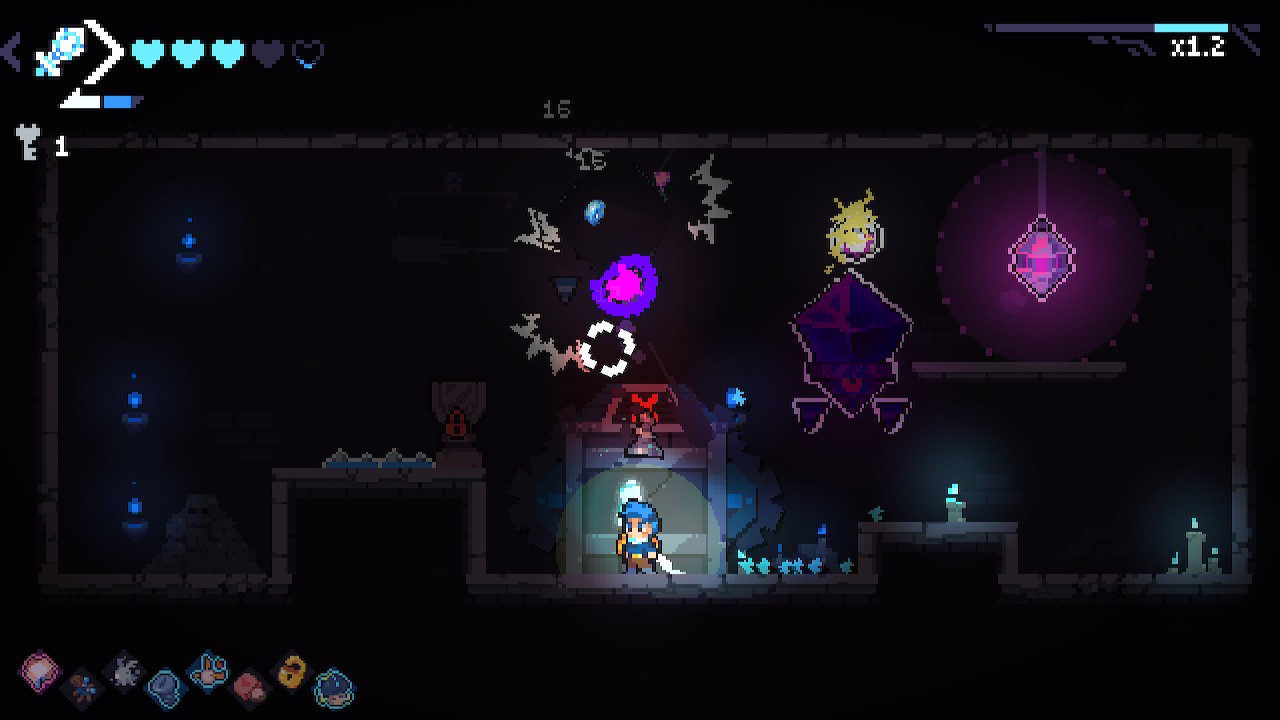Select the pink-framed orb relic icon
The width and height of the screenshot is (1280, 720).
(41, 669)
